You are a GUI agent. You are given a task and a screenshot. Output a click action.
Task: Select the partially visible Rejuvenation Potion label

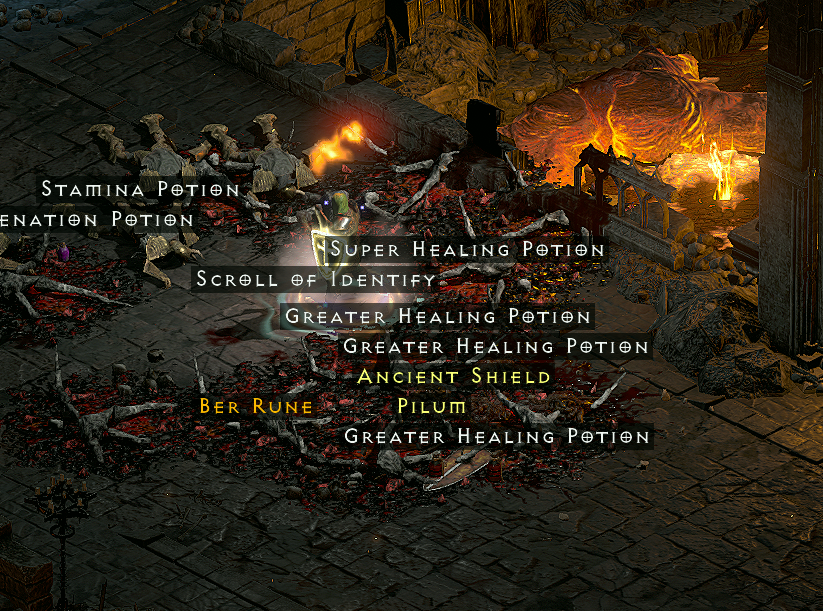click(96, 219)
